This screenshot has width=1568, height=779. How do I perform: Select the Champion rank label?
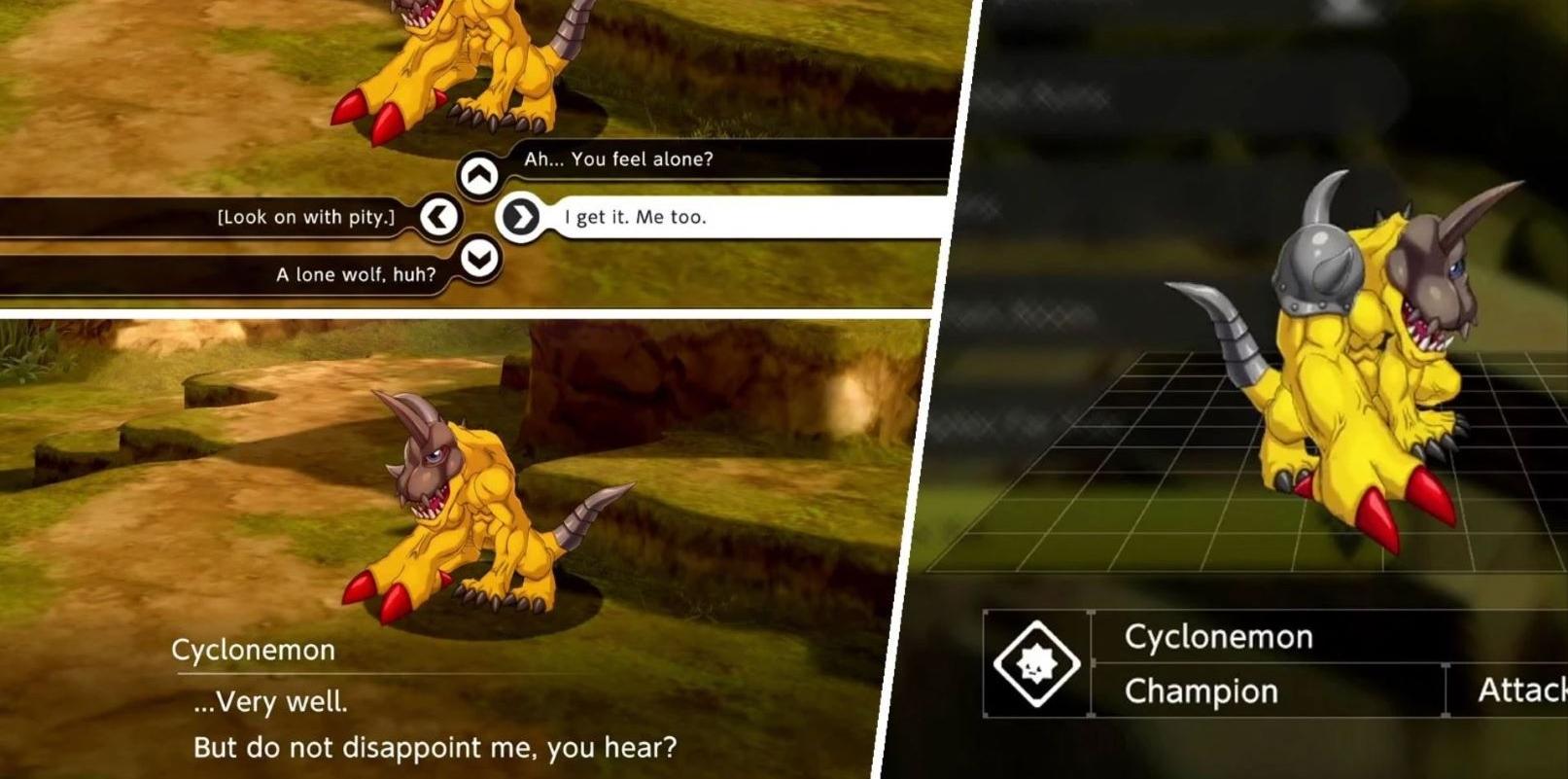1200,691
